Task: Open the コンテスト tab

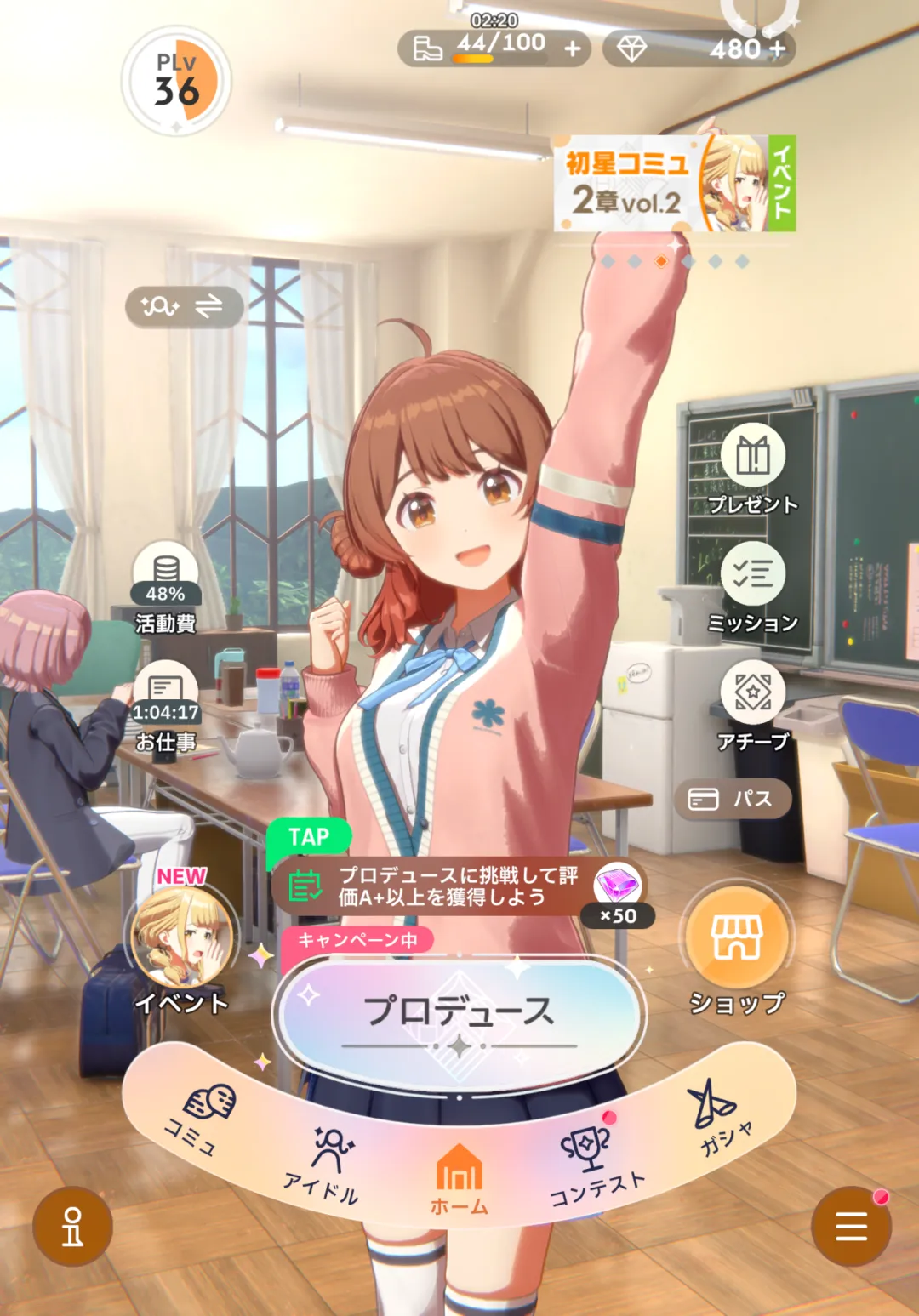Action: coord(591,1161)
